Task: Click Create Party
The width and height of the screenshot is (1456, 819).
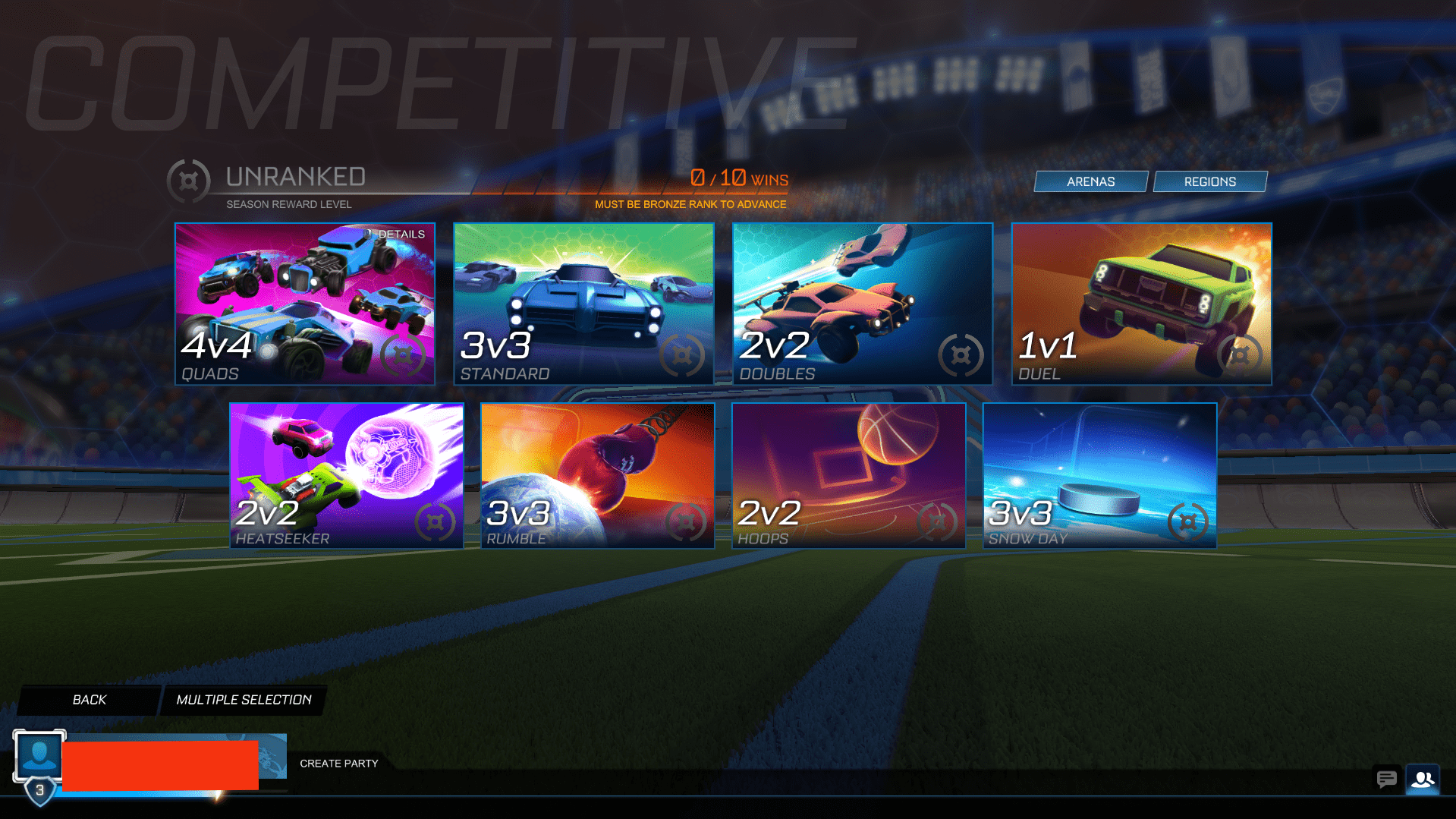Action: click(338, 763)
